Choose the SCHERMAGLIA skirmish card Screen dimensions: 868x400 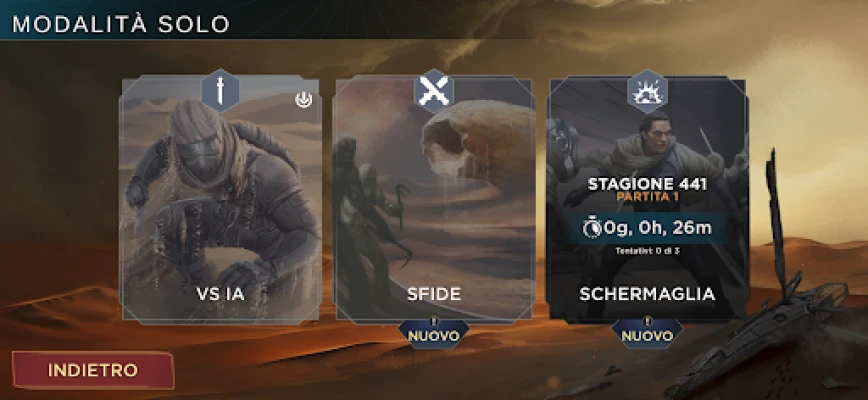point(647,200)
